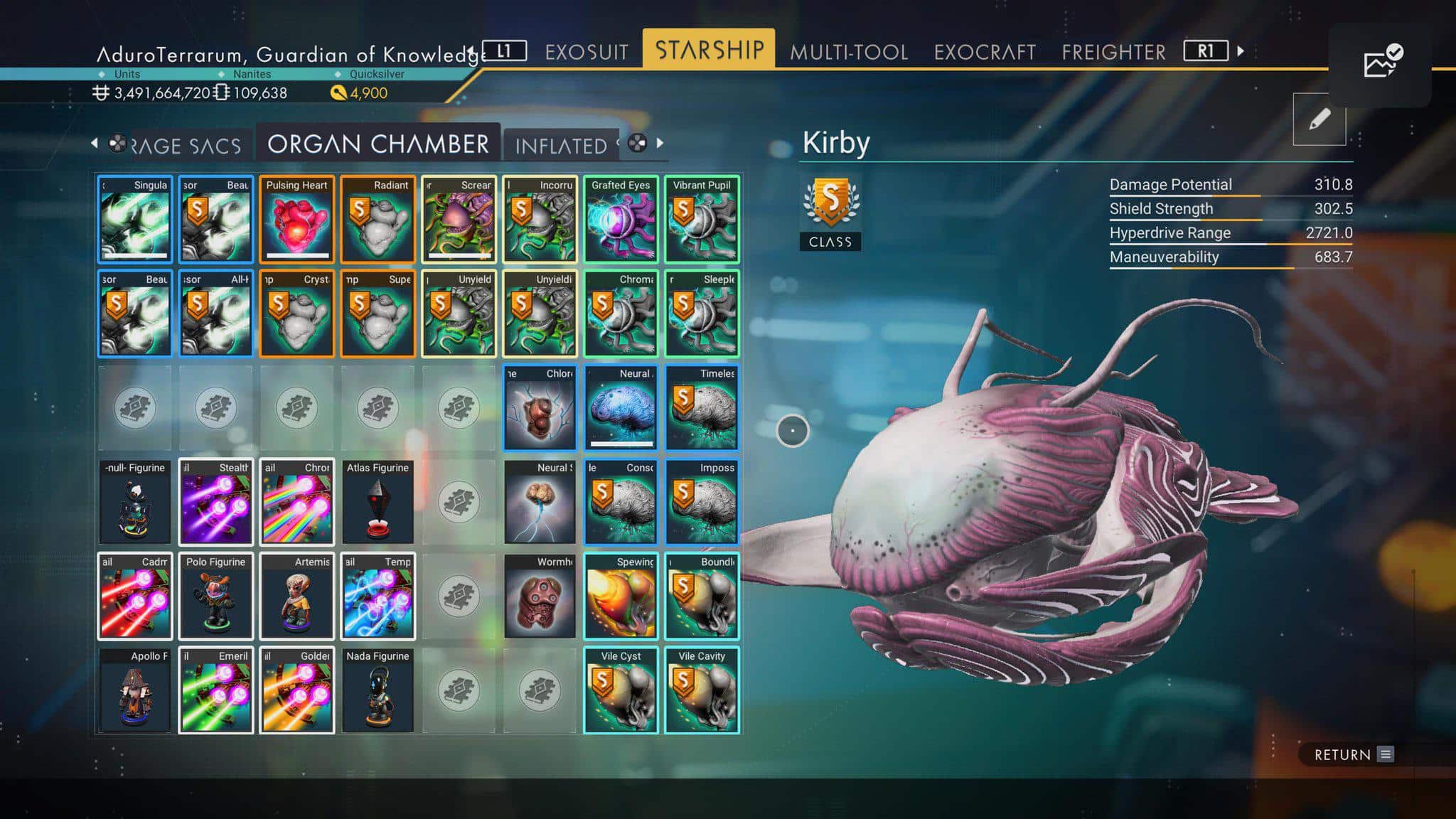
Task: Open the EXOSUIT tab
Action: click(586, 51)
